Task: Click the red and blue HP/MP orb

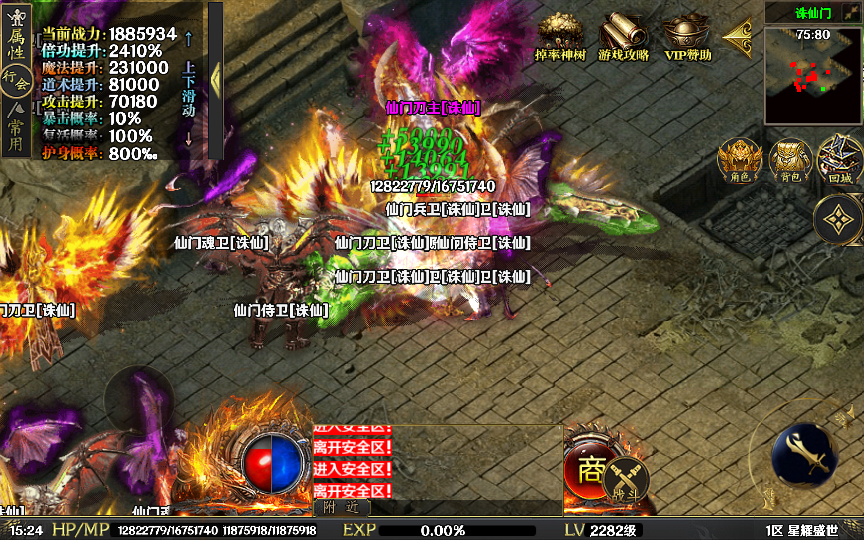Action: click(274, 462)
